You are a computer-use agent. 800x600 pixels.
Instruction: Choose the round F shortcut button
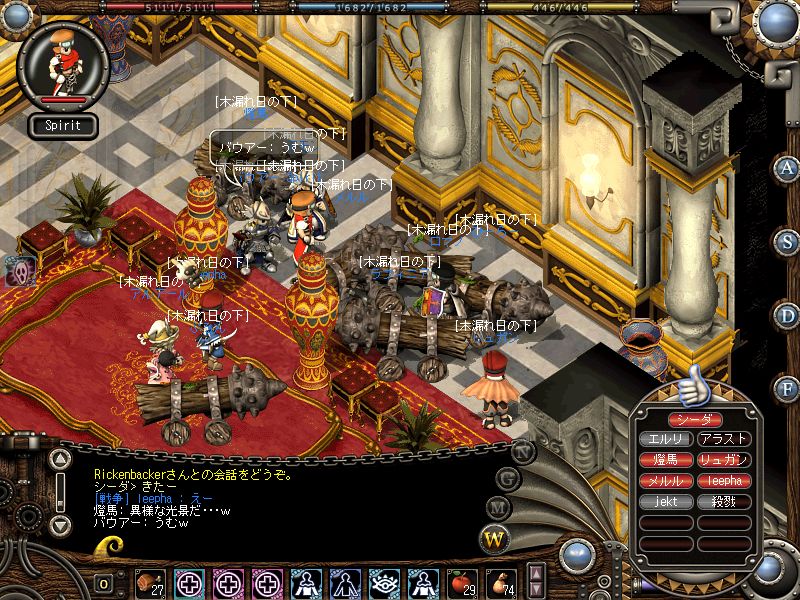click(x=788, y=388)
